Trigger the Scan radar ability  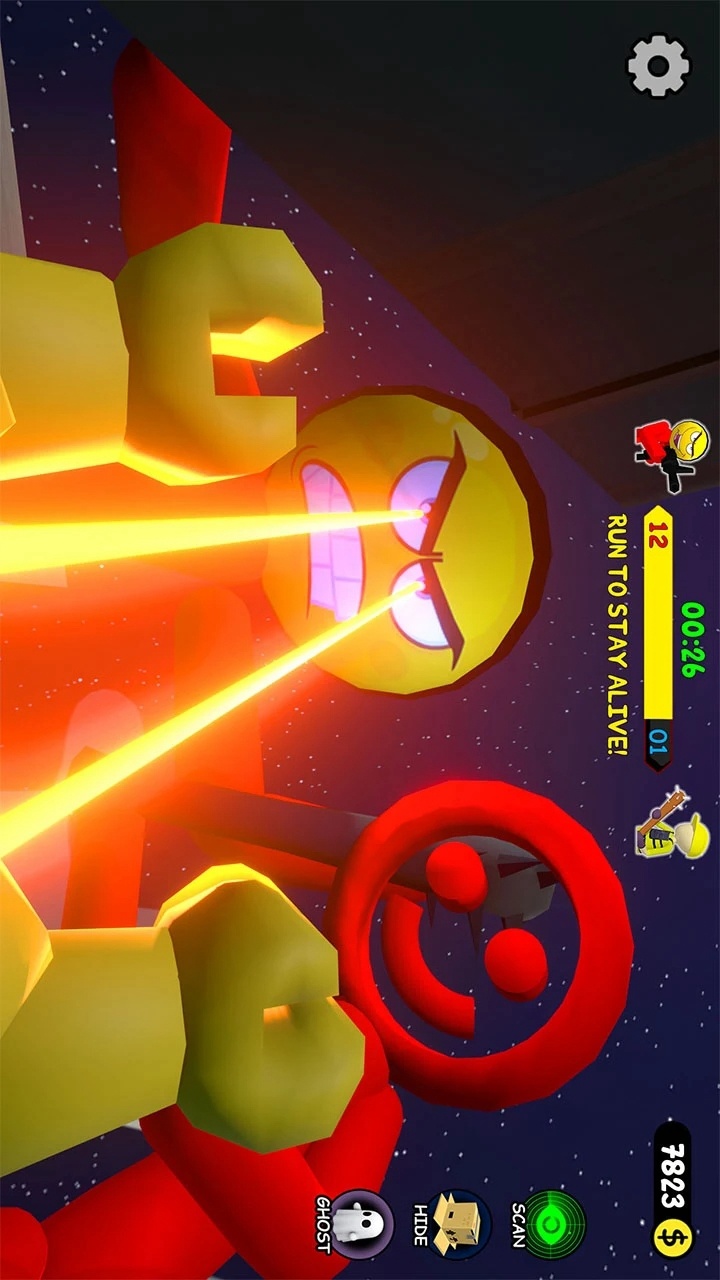click(553, 1223)
